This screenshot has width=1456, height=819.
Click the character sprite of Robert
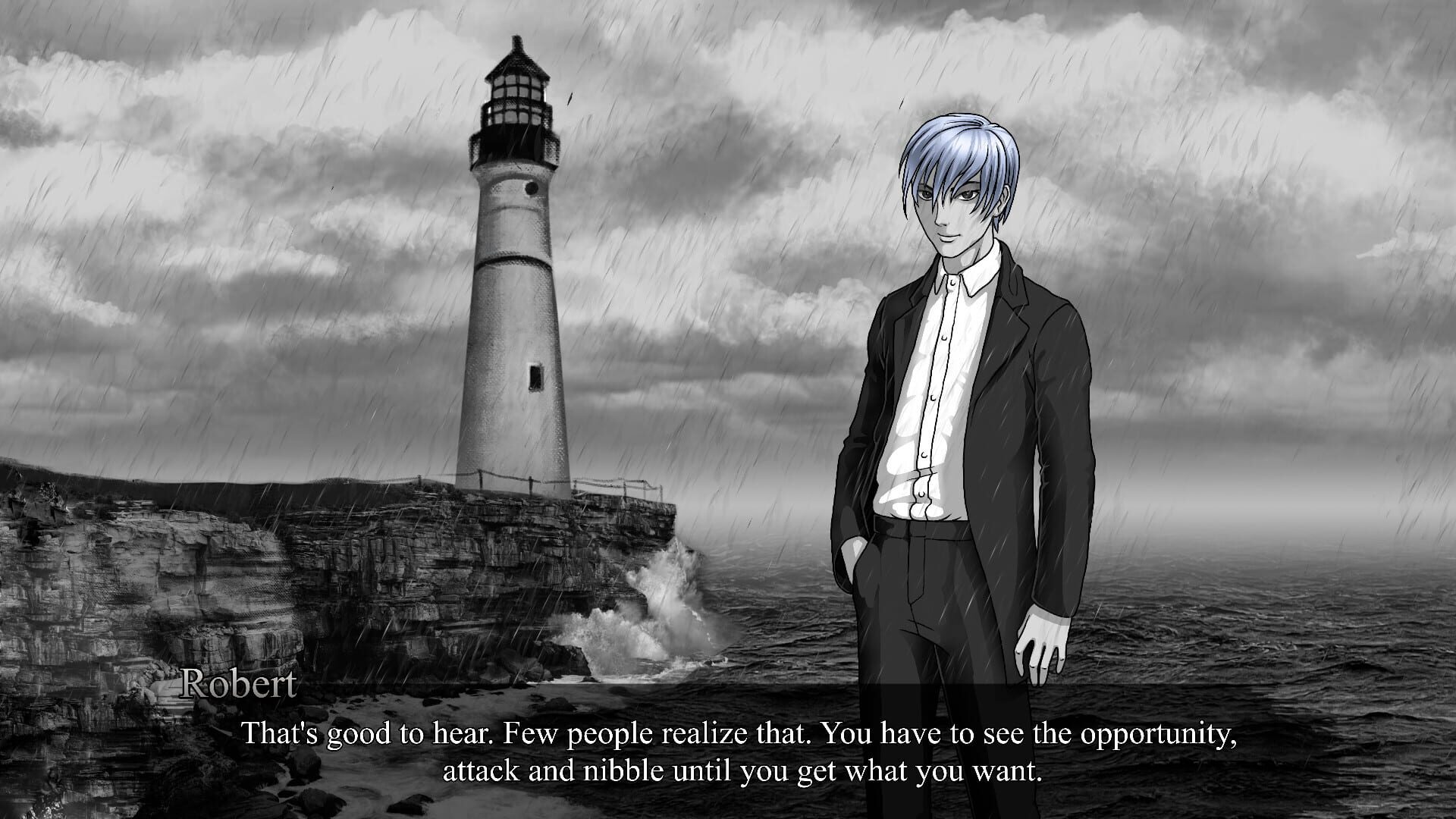coord(955,379)
